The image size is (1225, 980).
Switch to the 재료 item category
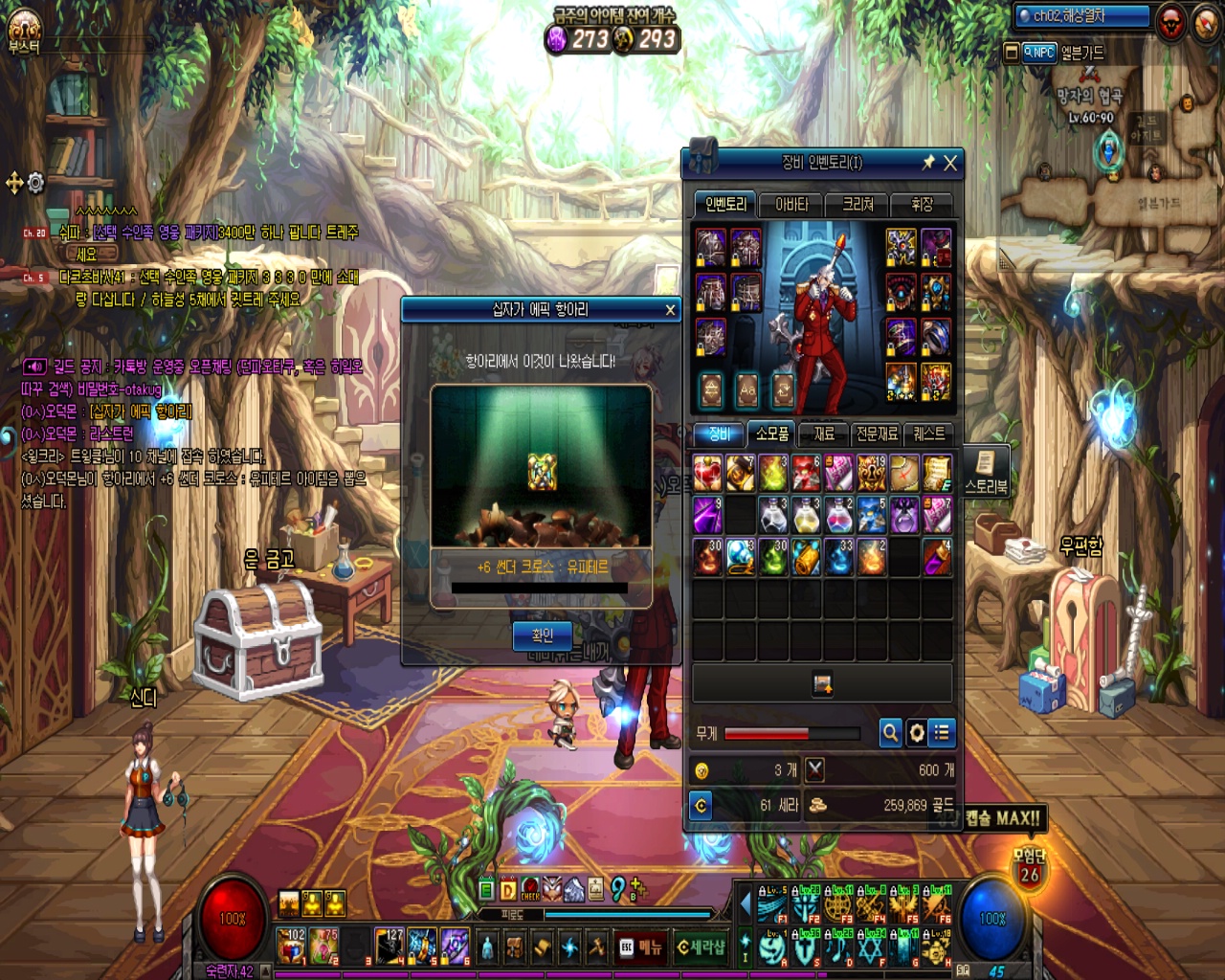(x=823, y=434)
